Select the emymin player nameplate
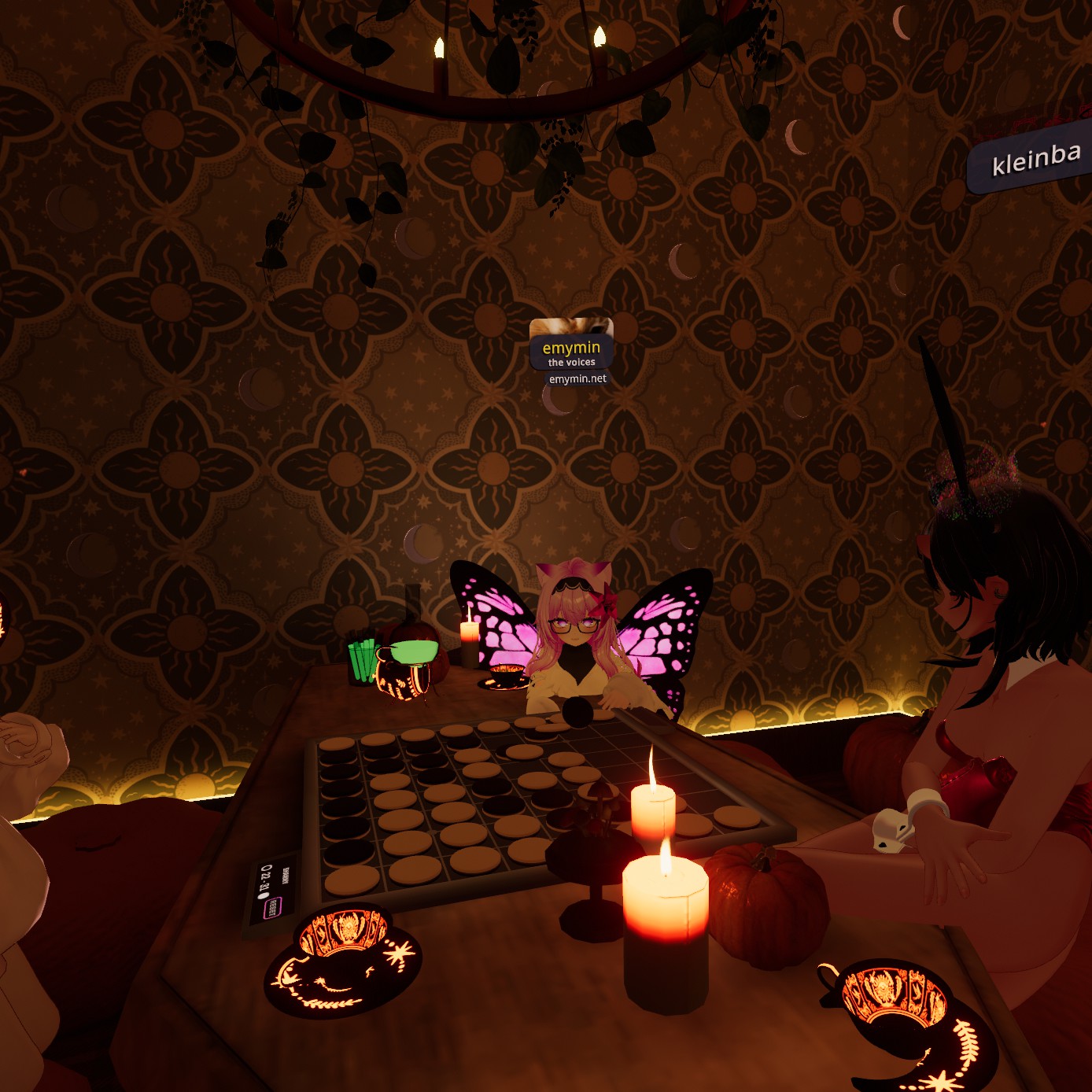The image size is (1092, 1092). point(571,348)
